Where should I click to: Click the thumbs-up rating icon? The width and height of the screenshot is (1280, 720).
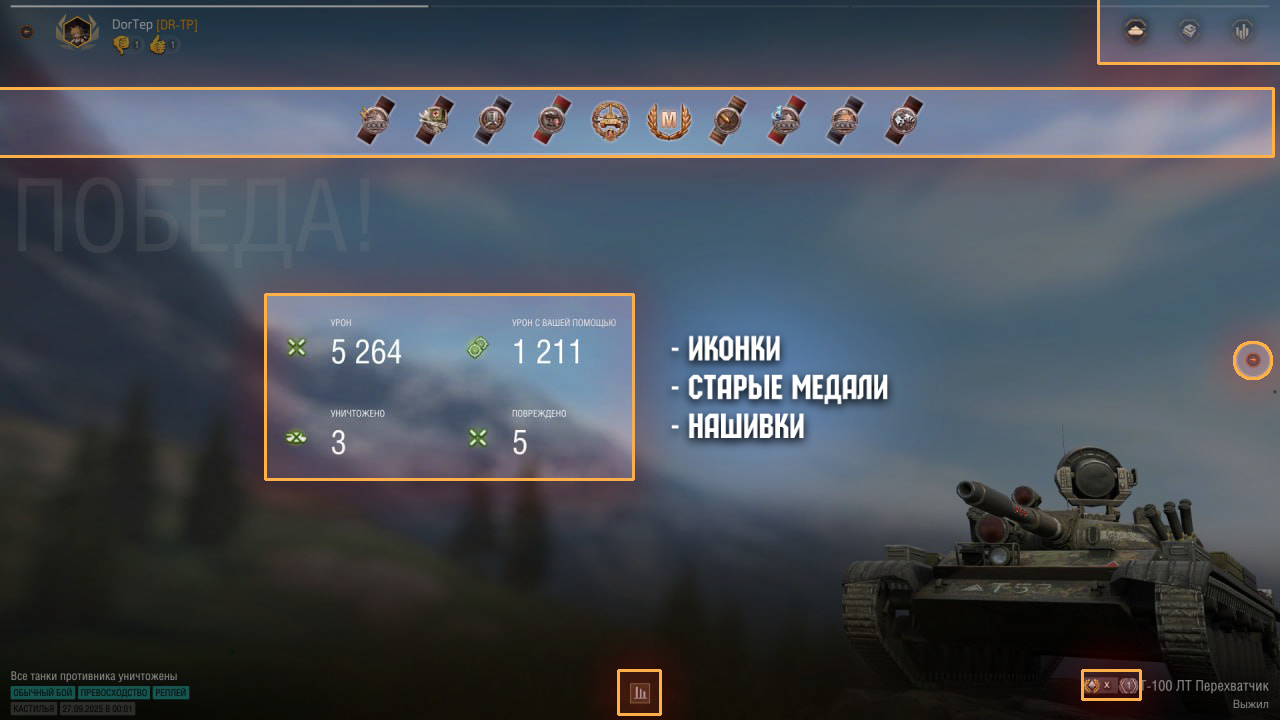coord(158,44)
